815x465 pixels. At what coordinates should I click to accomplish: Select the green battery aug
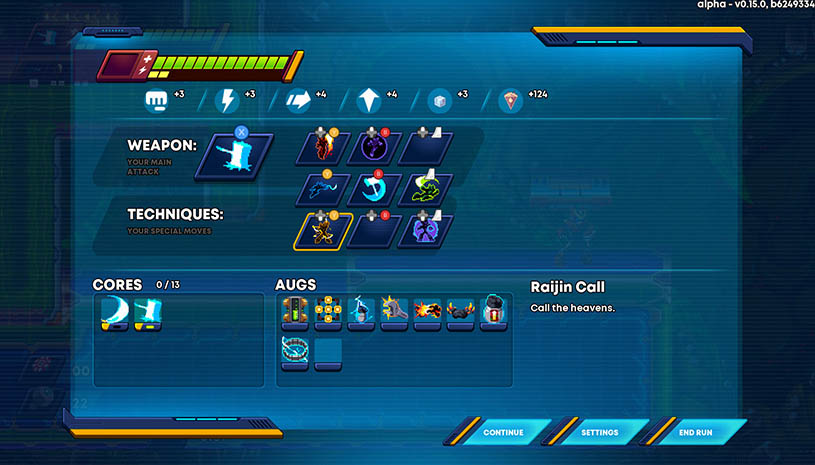pos(295,312)
